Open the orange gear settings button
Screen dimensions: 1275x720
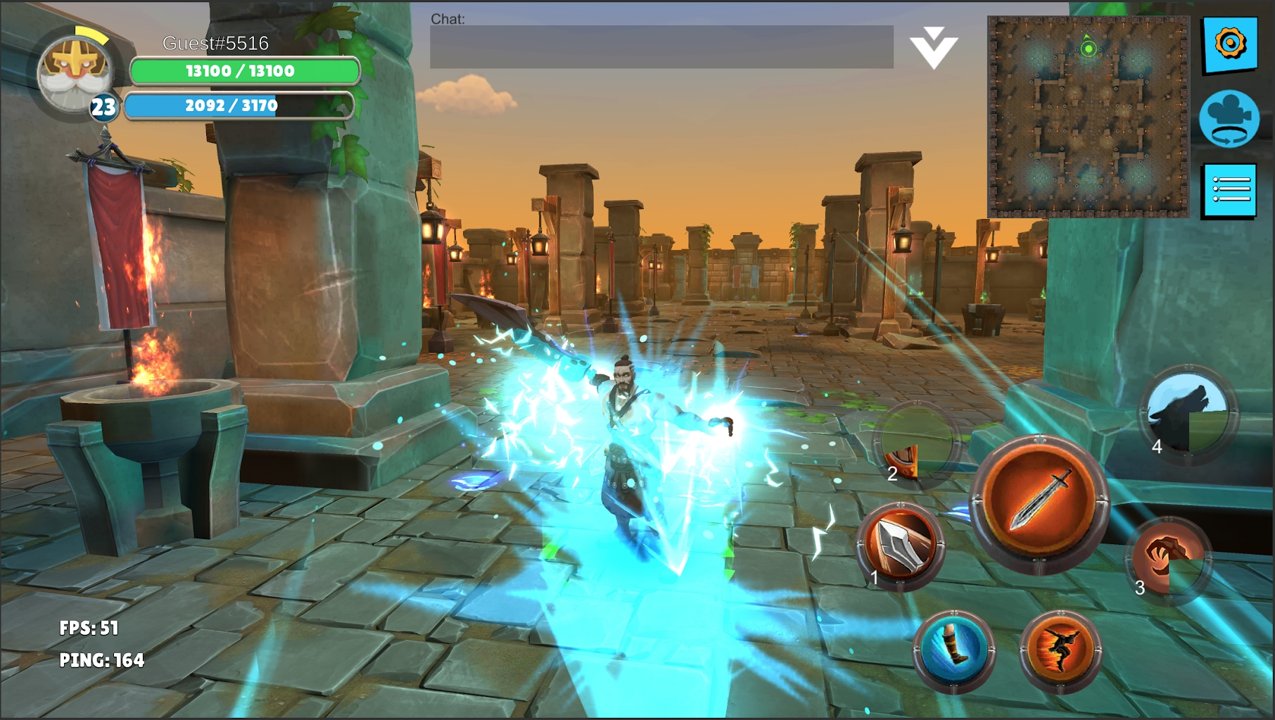point(1228,45)
